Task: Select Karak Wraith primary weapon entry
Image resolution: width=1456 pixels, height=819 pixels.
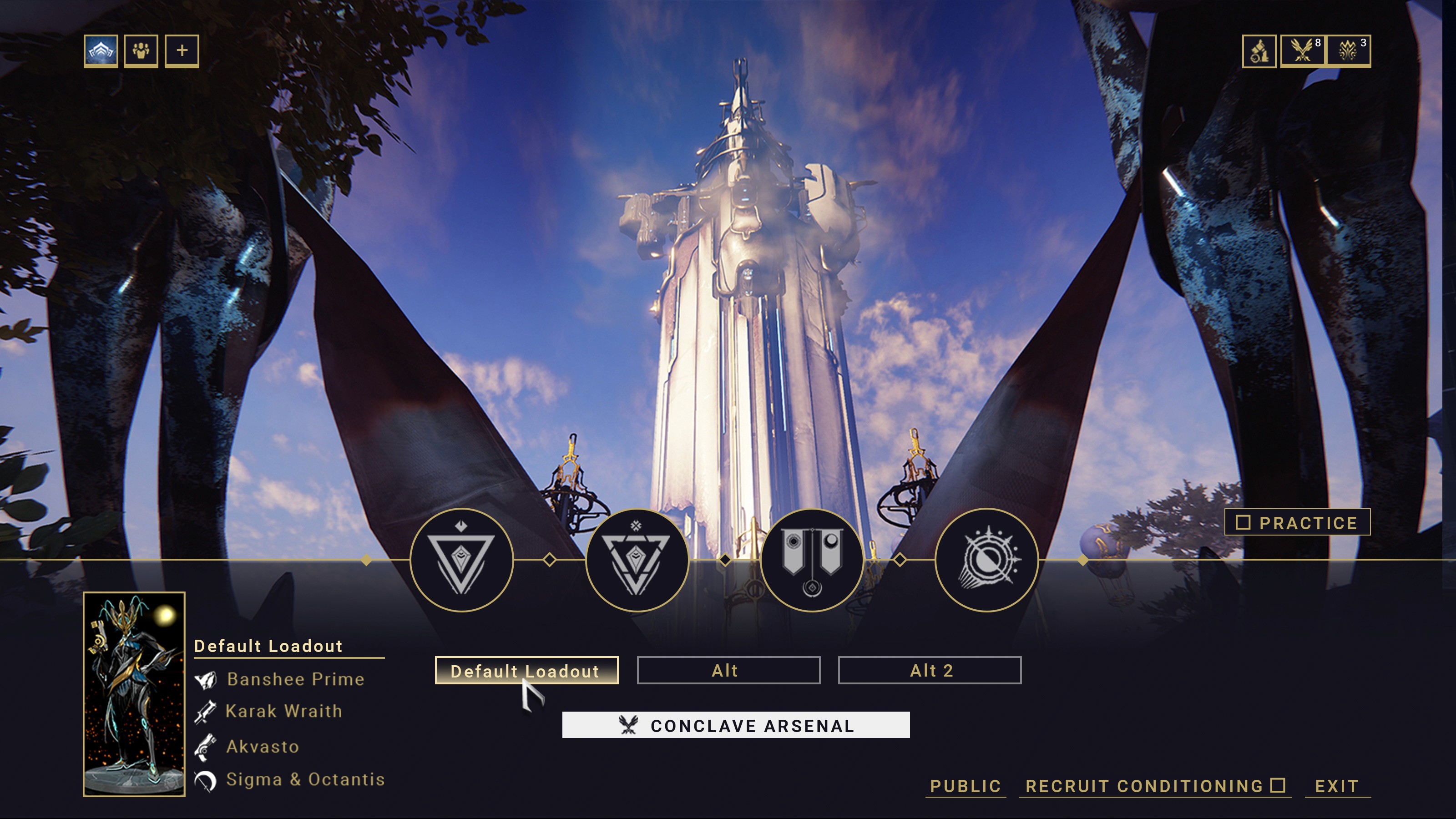Action: click(283, 711)
